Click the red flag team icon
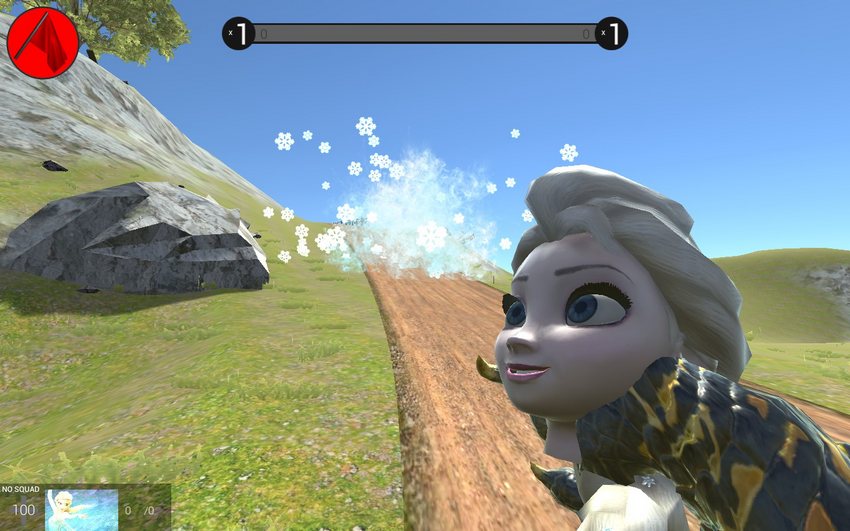 pyautogui.click(x=42, y=42)
